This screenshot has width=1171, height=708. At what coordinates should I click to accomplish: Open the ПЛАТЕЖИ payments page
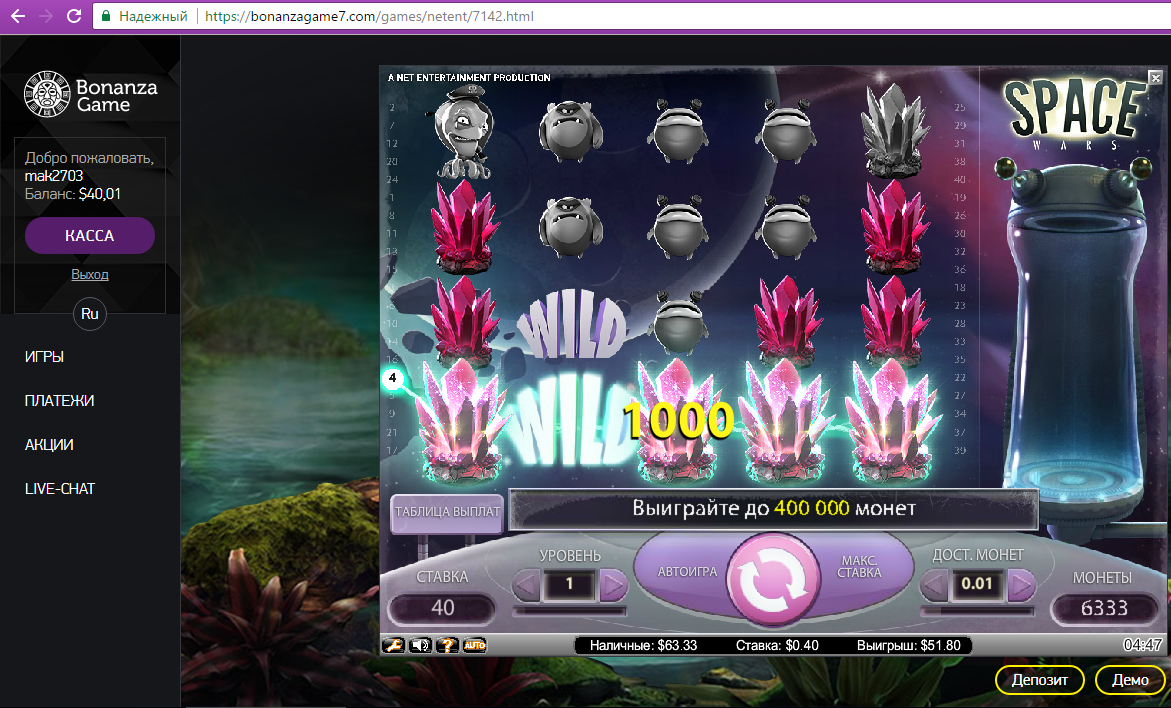tap(60, 401)
